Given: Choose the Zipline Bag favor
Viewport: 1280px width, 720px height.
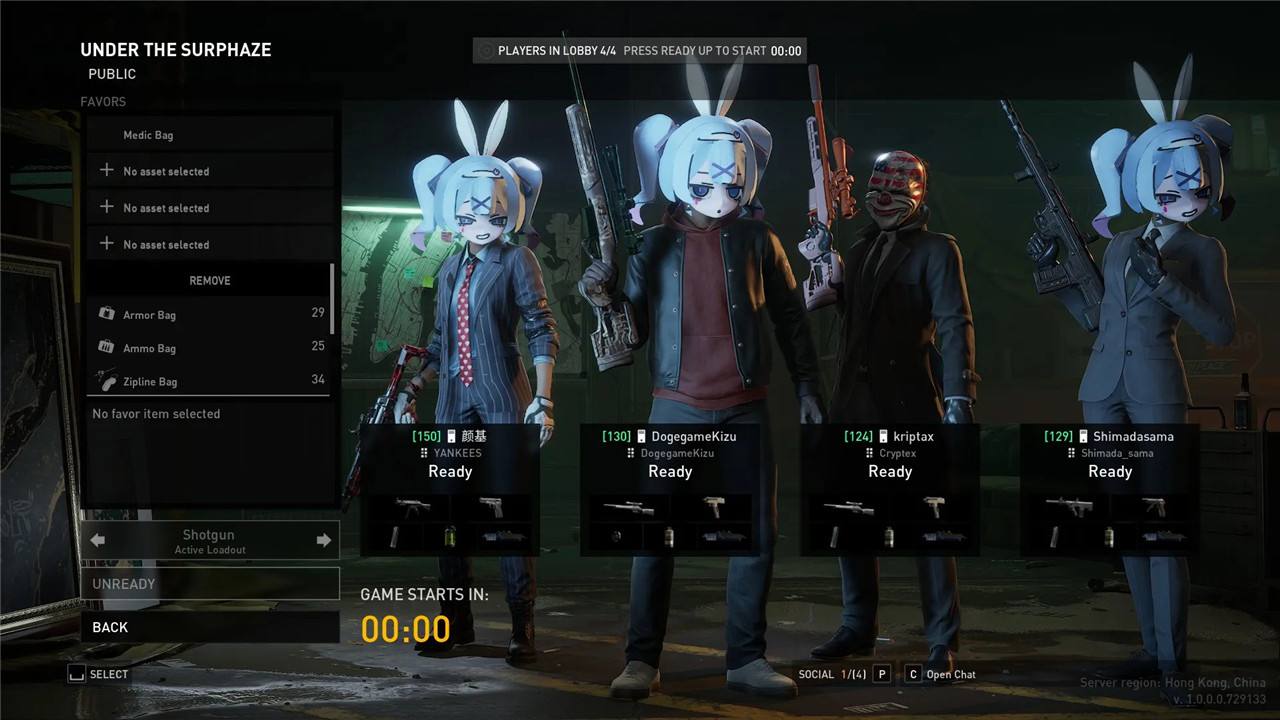Looking at the screenshot, I should [x=210, y=380].
